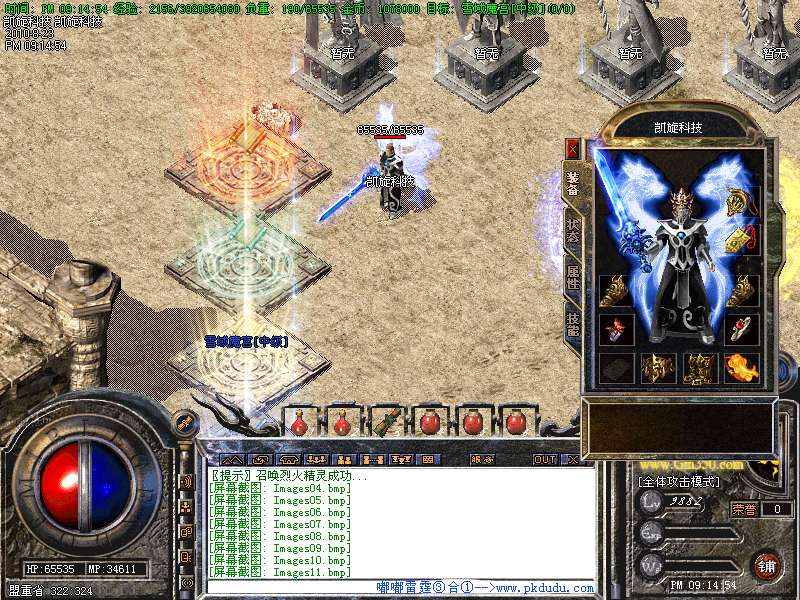This screenshot has width=800, height=600.
Task: Select the 装备 equipment tab
Action: (573, 183)
